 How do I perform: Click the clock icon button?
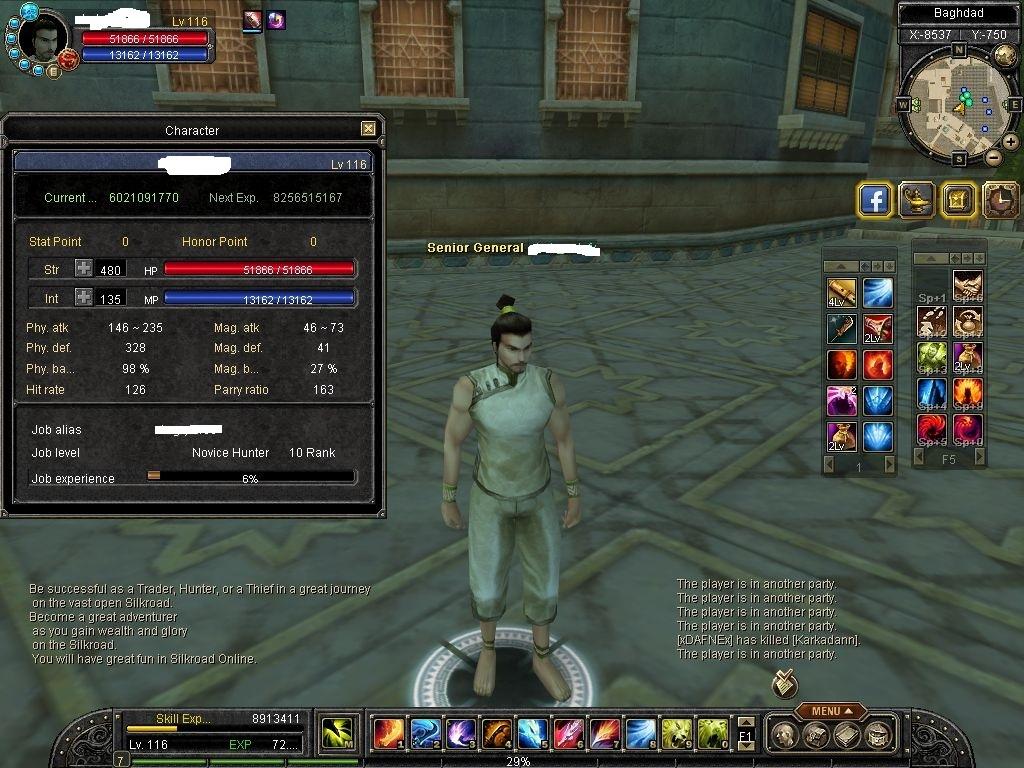(x=999, y=200)
